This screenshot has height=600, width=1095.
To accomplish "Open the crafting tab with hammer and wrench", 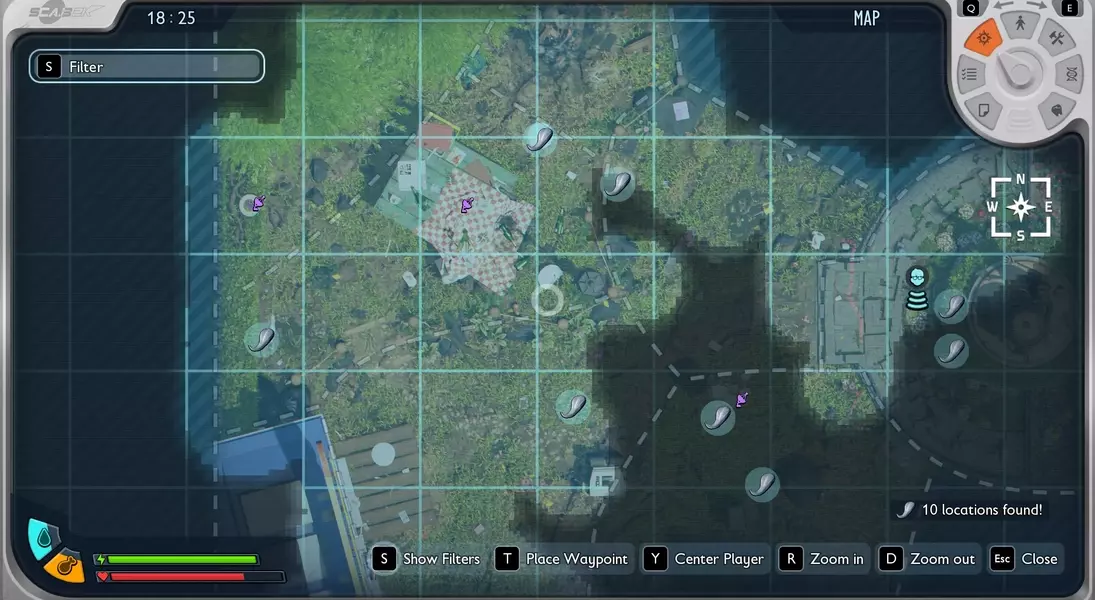I will [1056, 39].
